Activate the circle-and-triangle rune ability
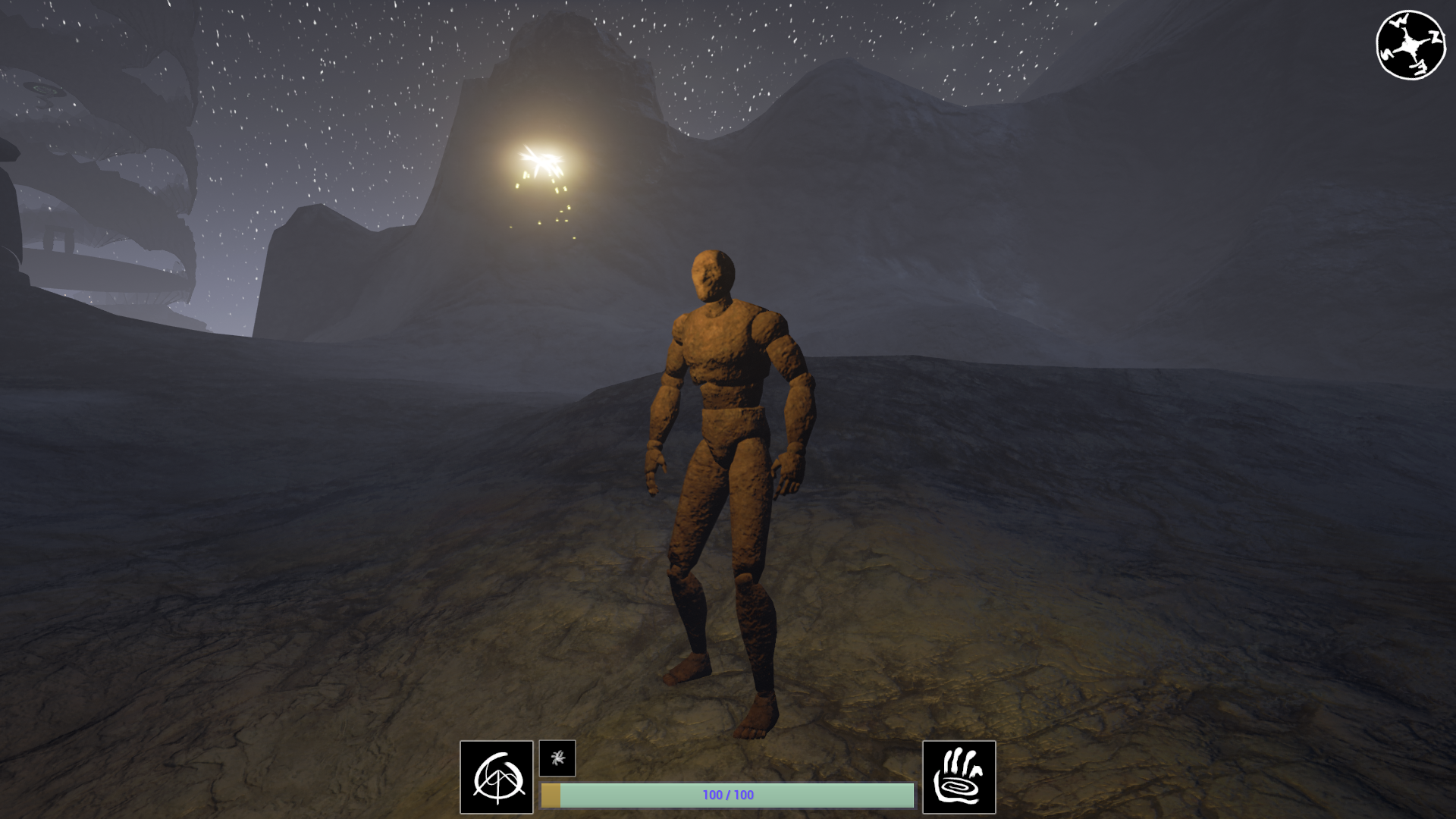The height and width of the screenshot is (819, 1456). coord(497,777)
